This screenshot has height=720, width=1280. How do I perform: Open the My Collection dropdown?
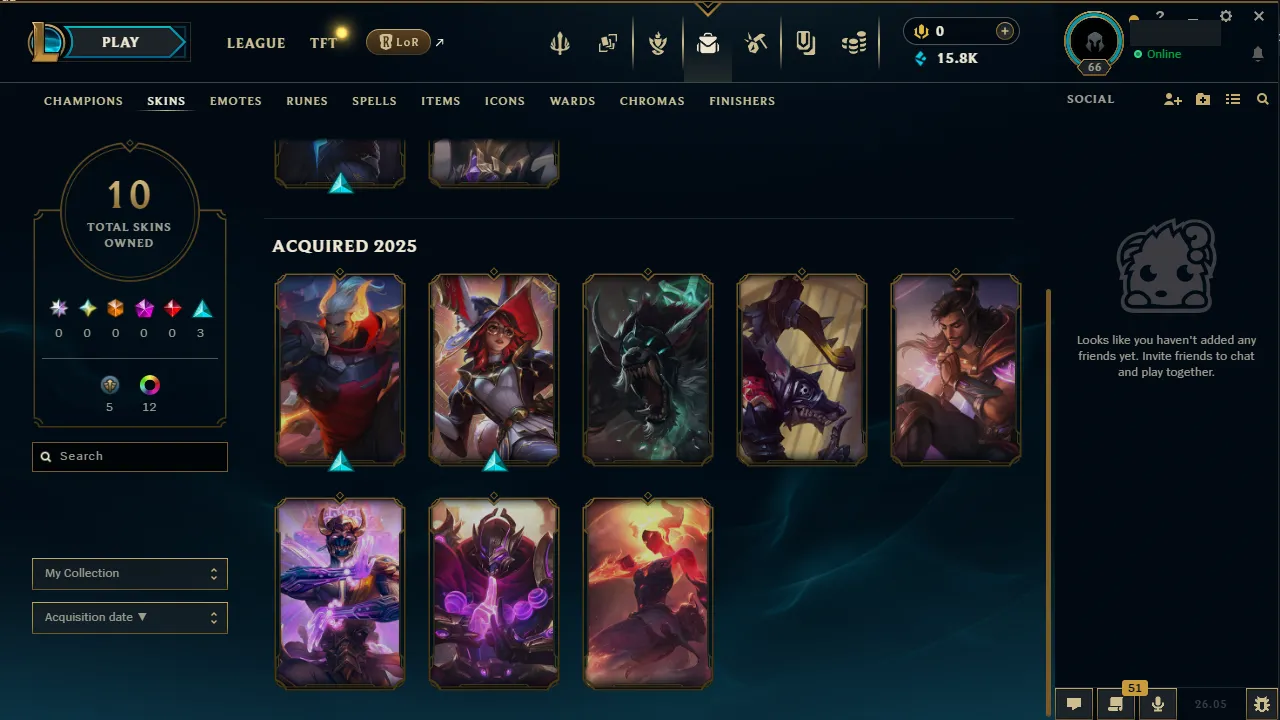tap(129, 573)
